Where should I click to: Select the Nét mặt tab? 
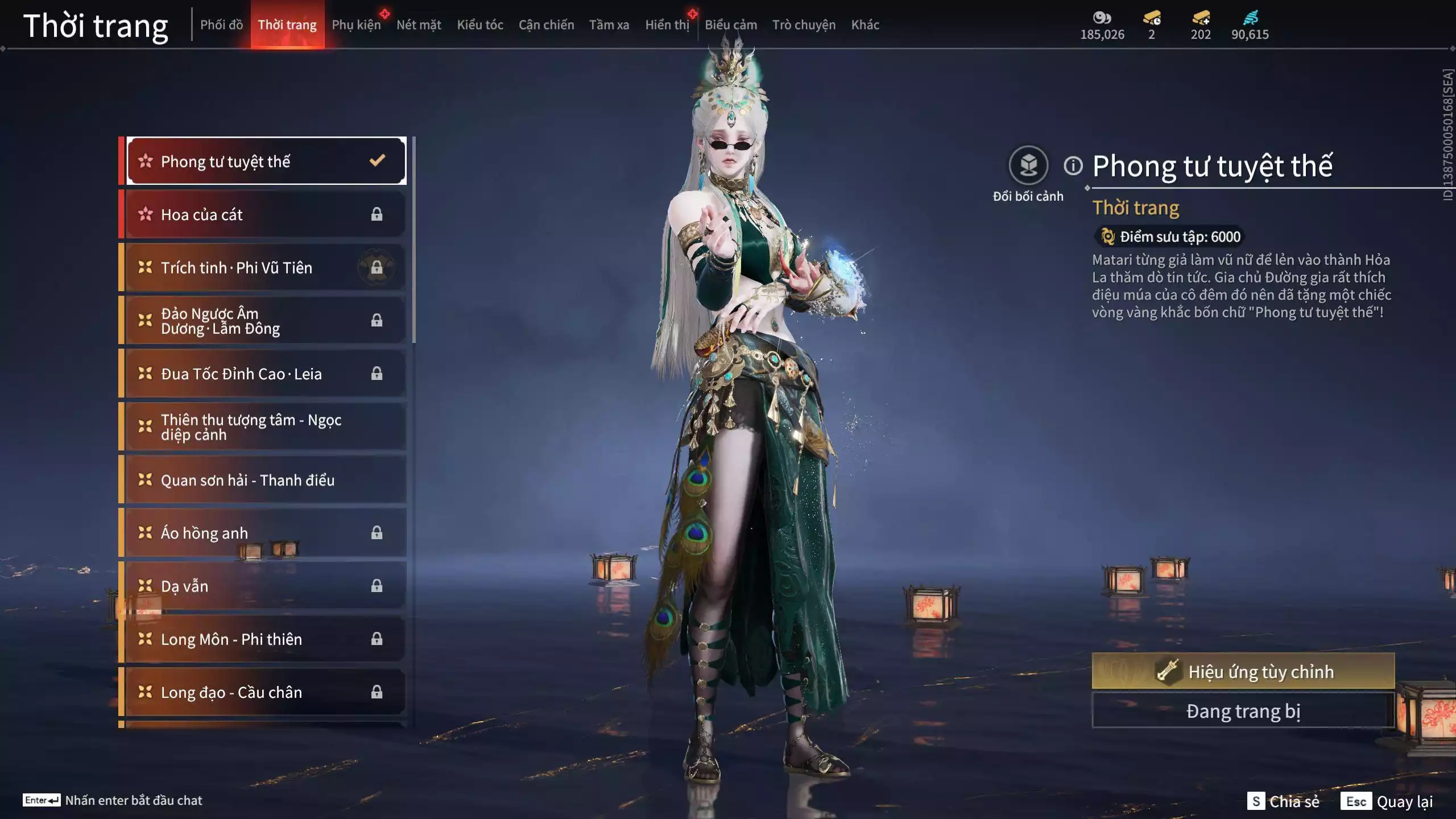click(419, 25)
